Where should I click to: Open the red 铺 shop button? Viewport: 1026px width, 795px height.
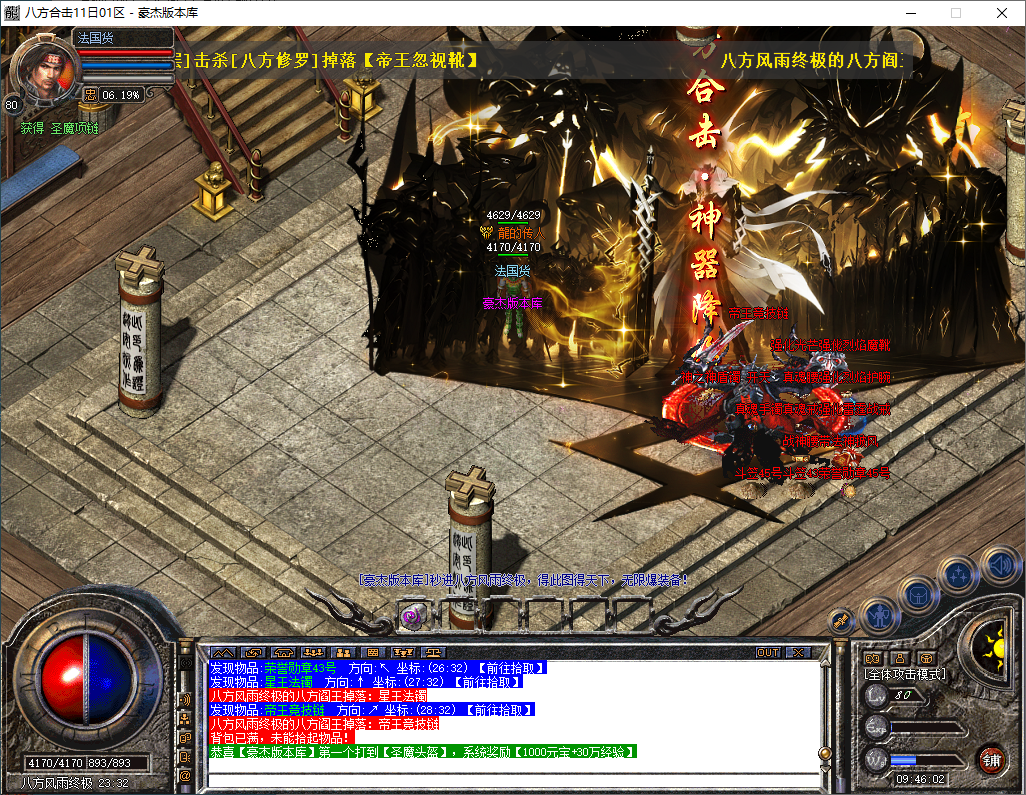[x=990, y=758]
